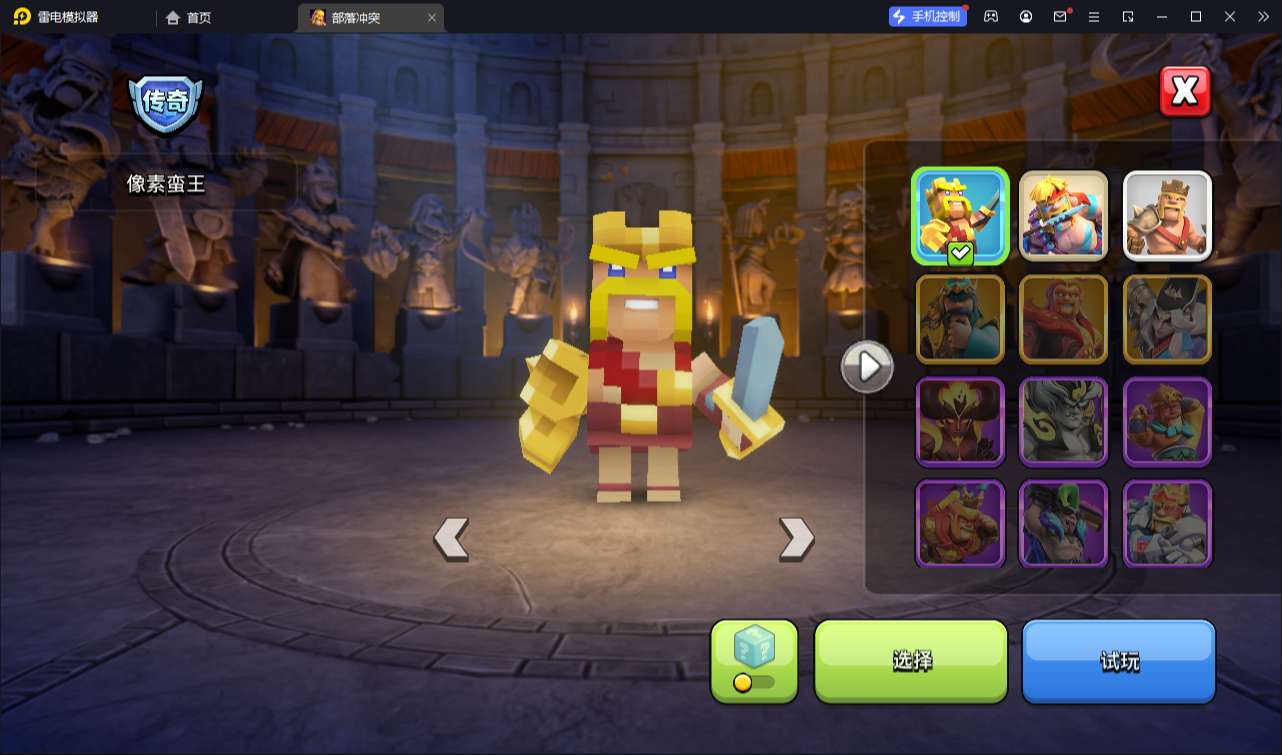Close the skin selection screen
This screenshot has height=755, width=1282.
pos(1185,92)
